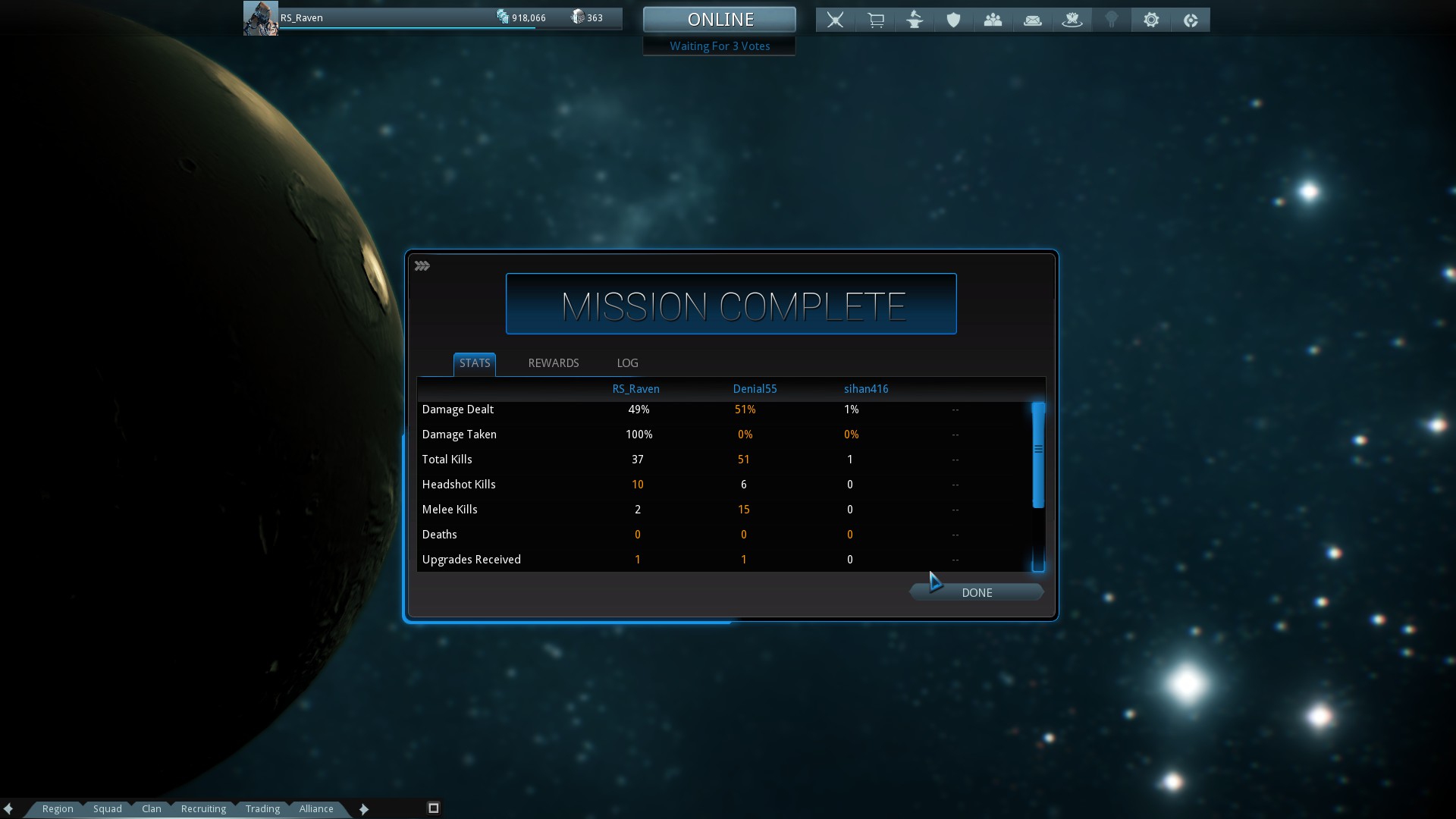Expand the chat window with square button
Screen dimensions: 1456x819
(434, 808)
